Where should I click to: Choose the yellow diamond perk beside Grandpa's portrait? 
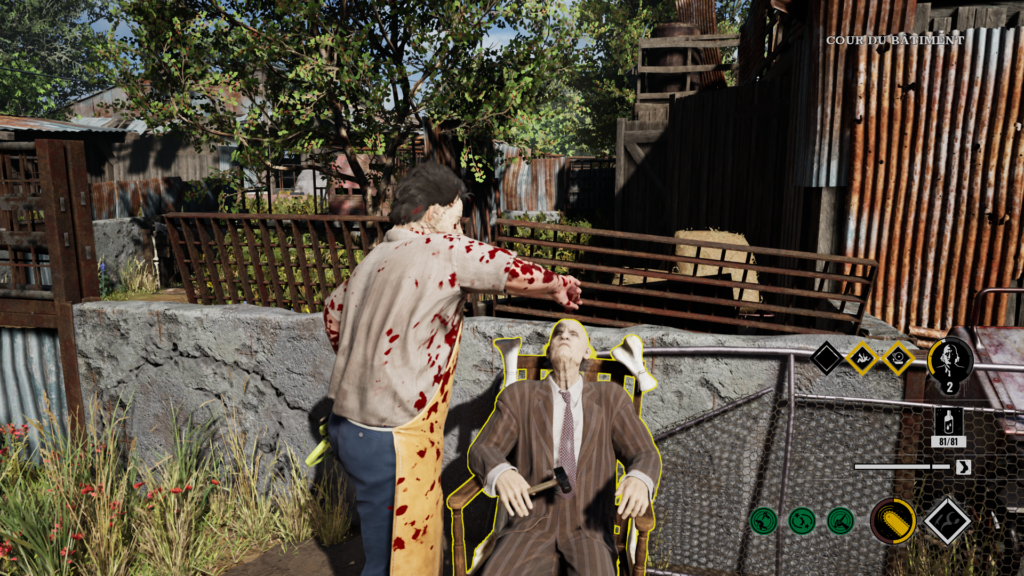897,357
